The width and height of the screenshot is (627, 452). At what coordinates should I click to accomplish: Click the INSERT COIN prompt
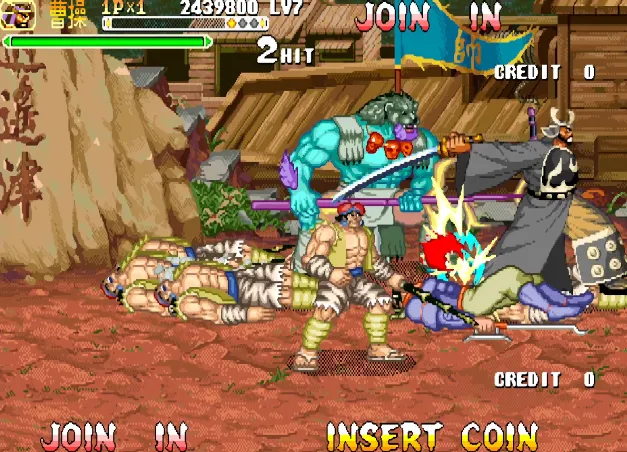[431, 436]
